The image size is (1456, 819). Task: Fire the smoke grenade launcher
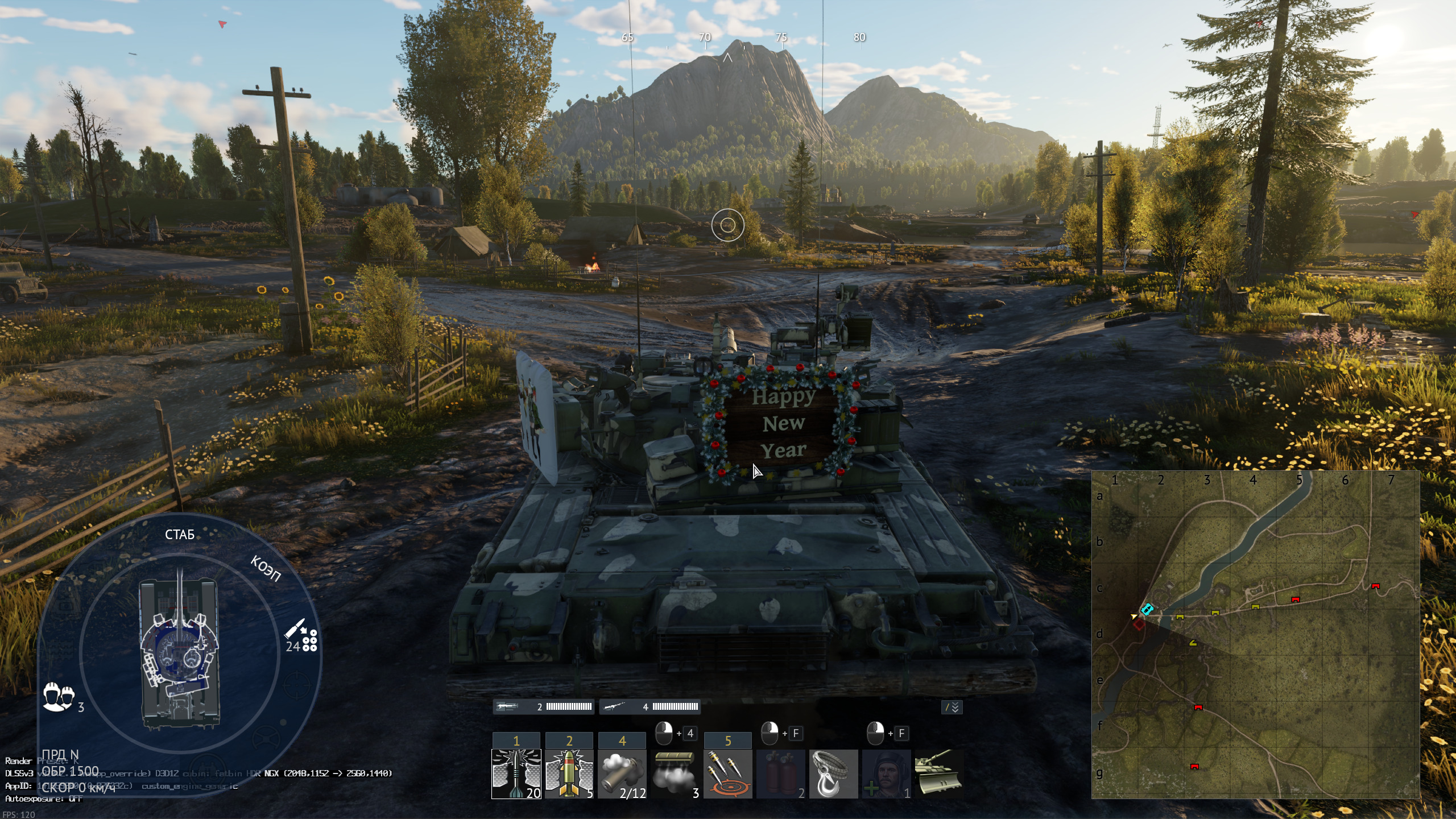click(x=622, y=773)
